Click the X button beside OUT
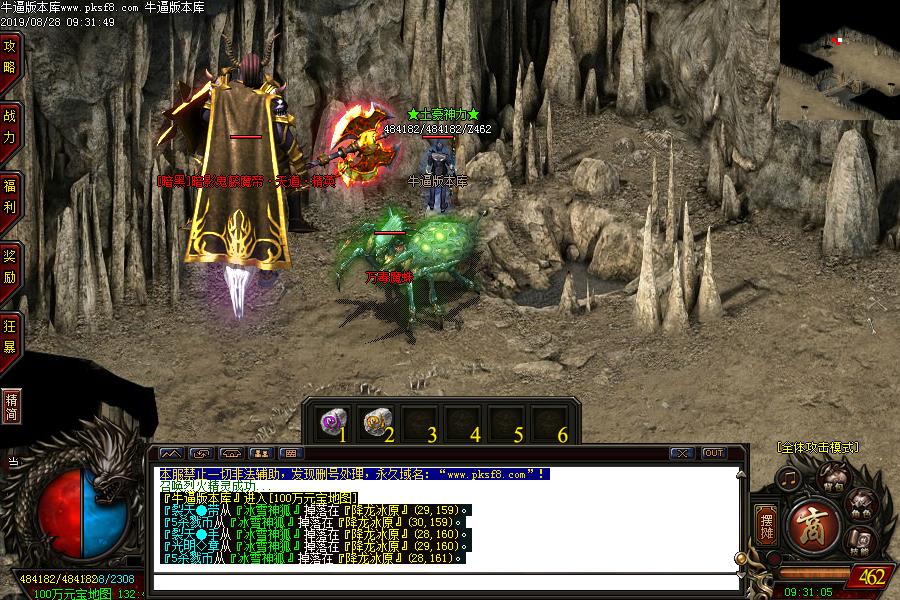900x600 pixels. pos(682,453)
